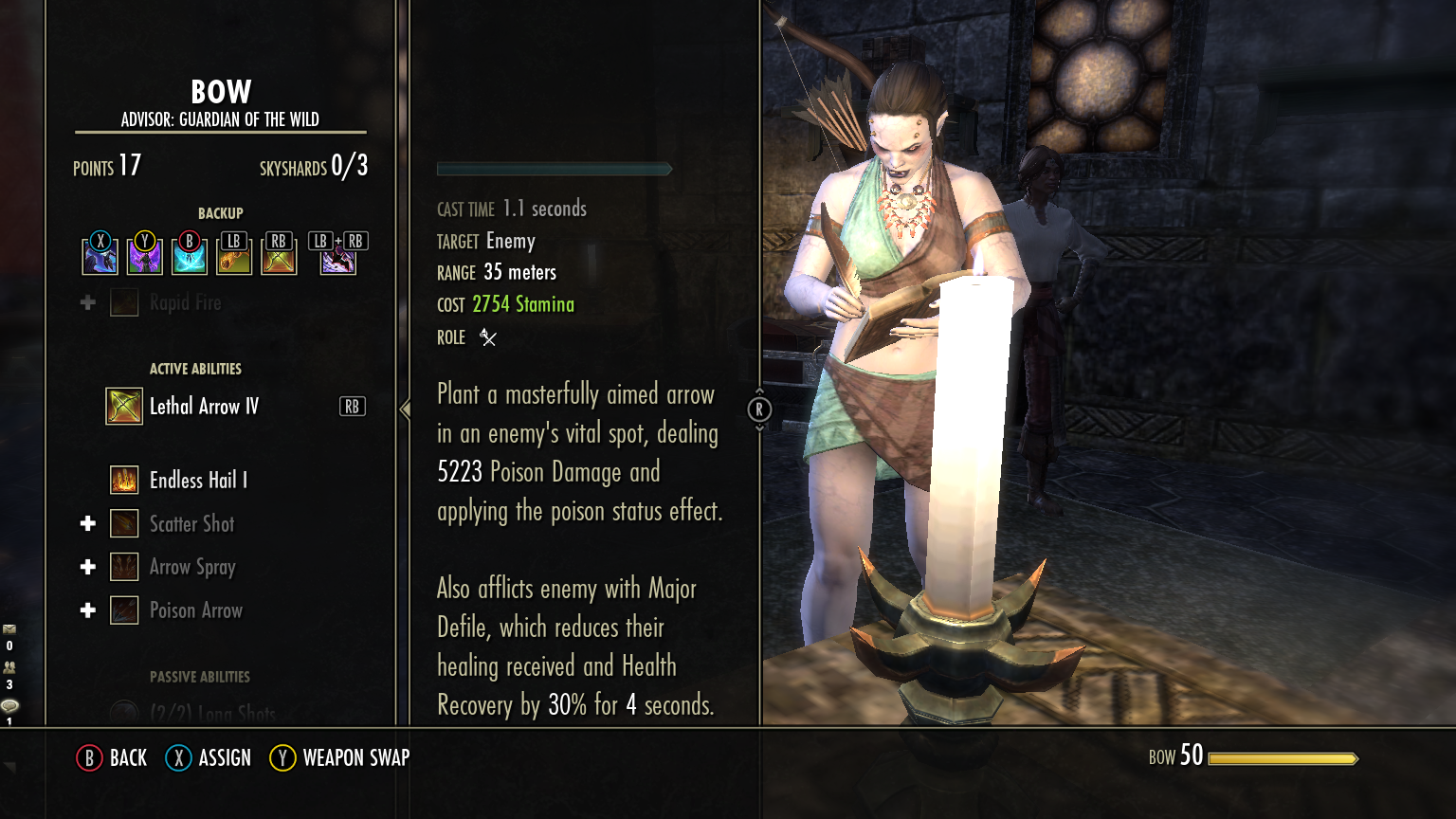Click the plus sign beside Poison Arrow
Viewport: 1456px width, 819px height.
(88, 610)
